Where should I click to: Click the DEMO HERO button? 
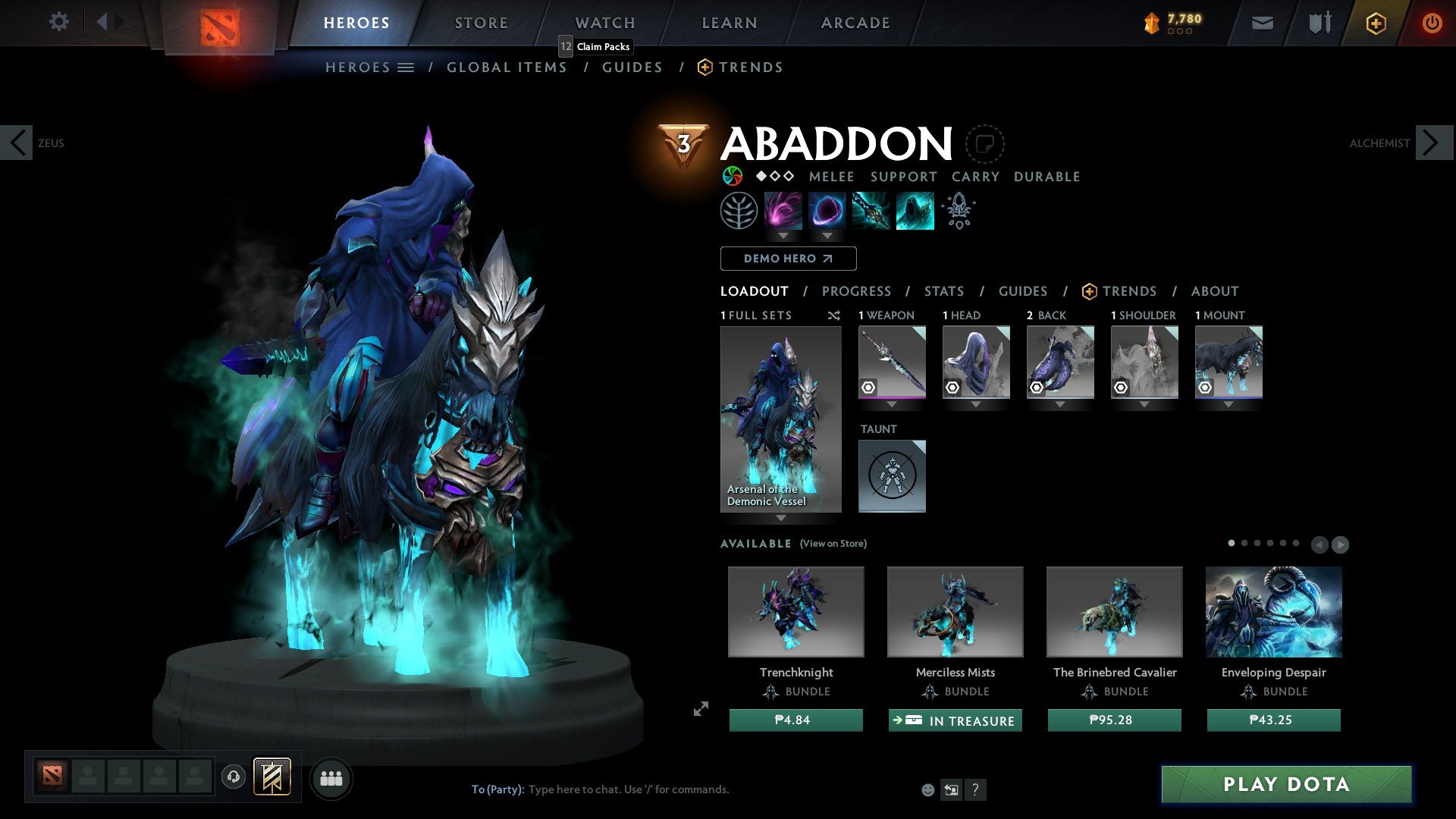(787, 258)
